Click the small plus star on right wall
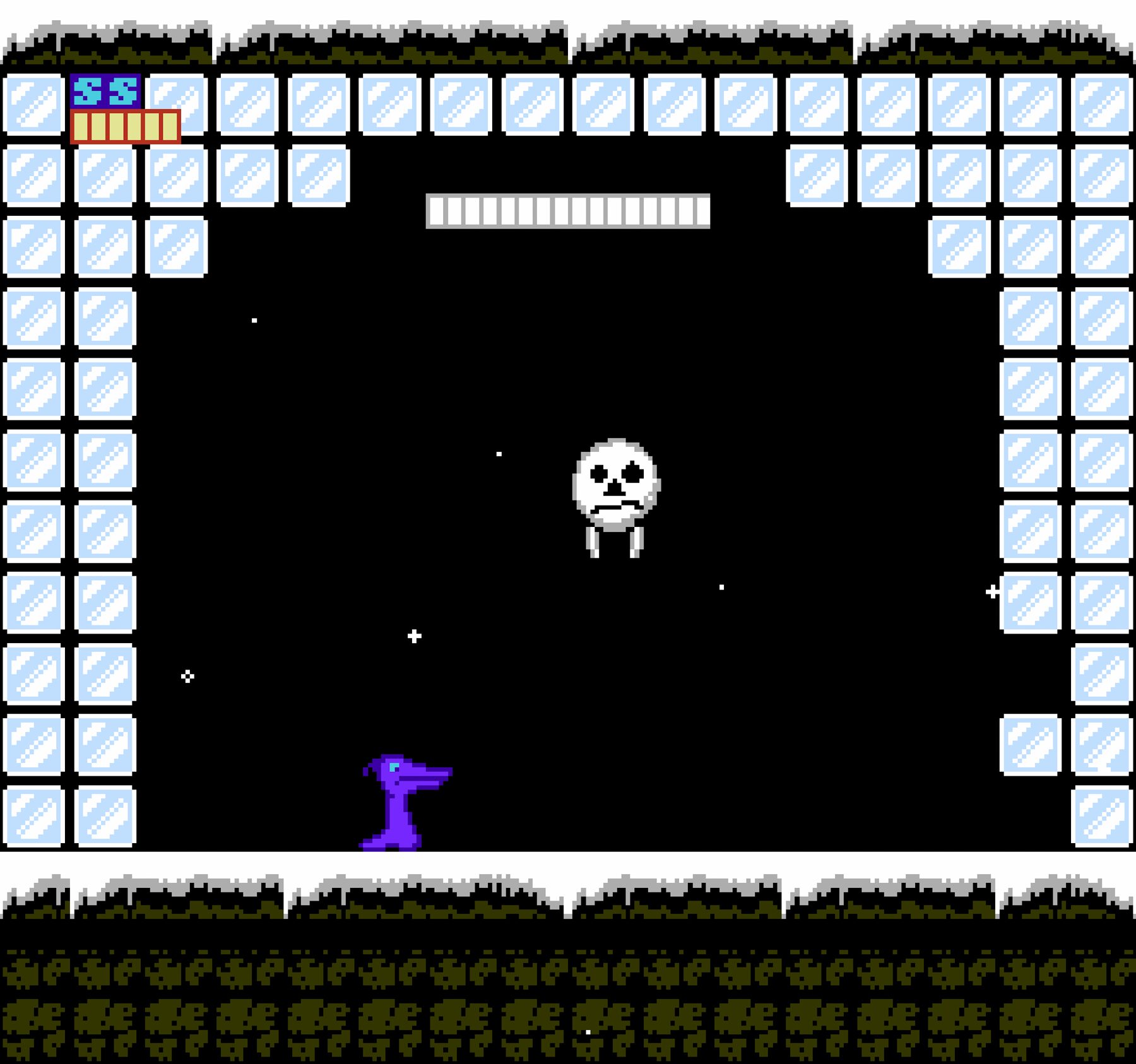 (x=991, y=592)
